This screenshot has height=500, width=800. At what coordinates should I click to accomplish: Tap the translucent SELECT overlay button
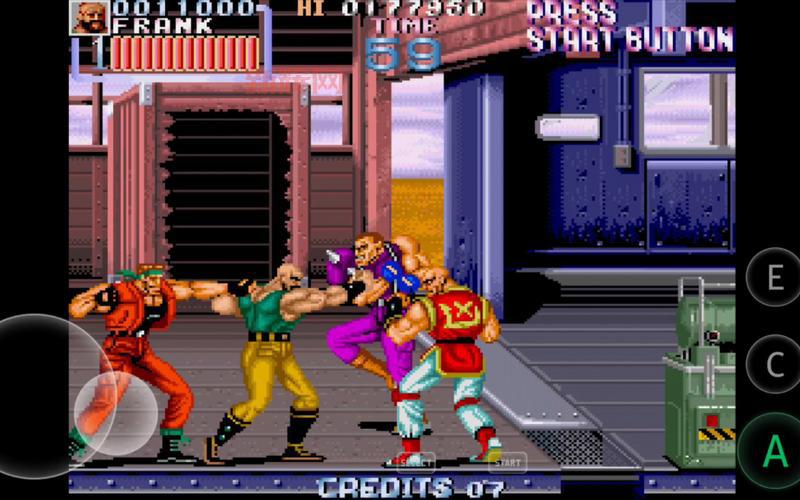pos(413,463)
